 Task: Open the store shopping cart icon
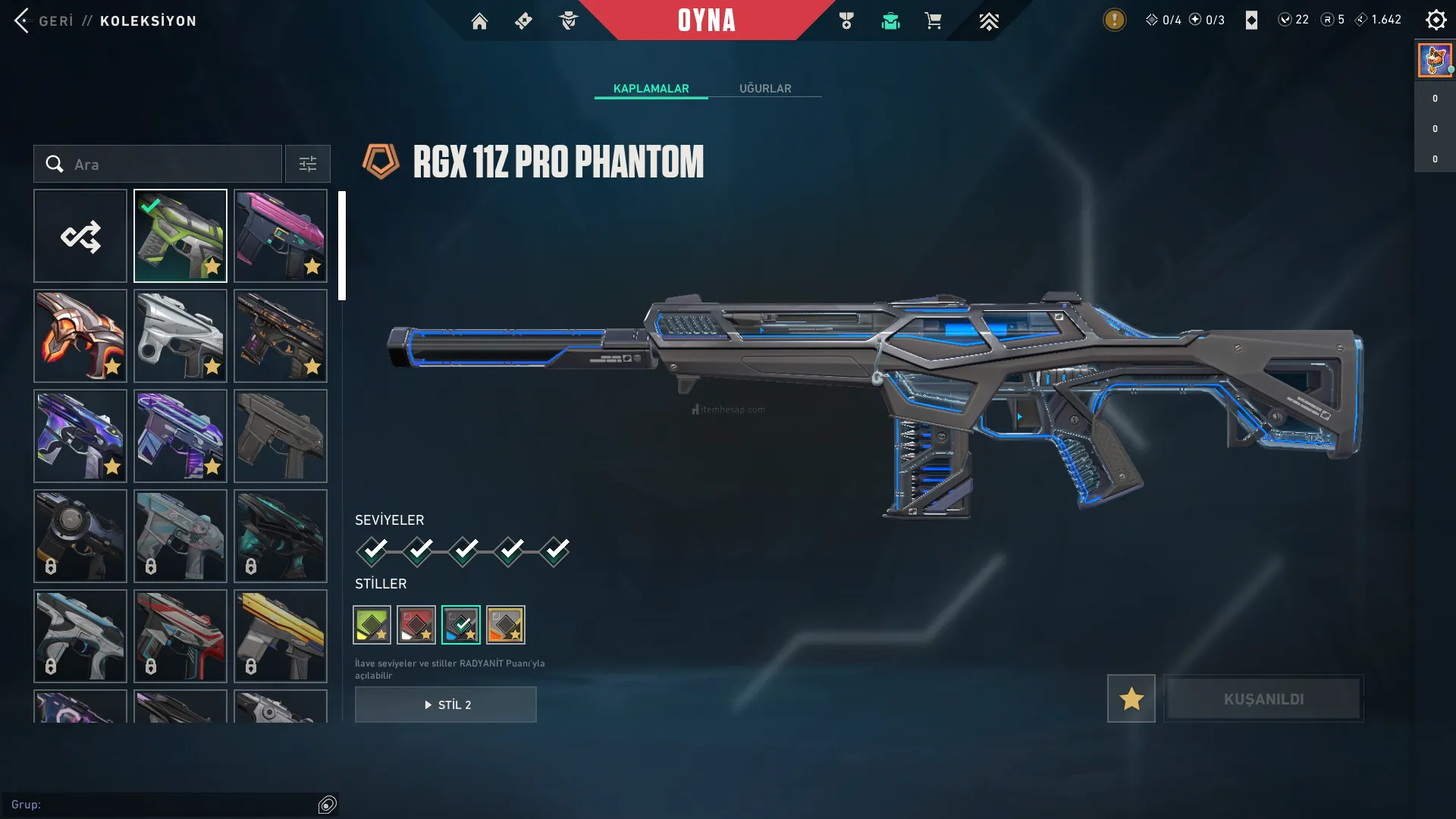933,21
